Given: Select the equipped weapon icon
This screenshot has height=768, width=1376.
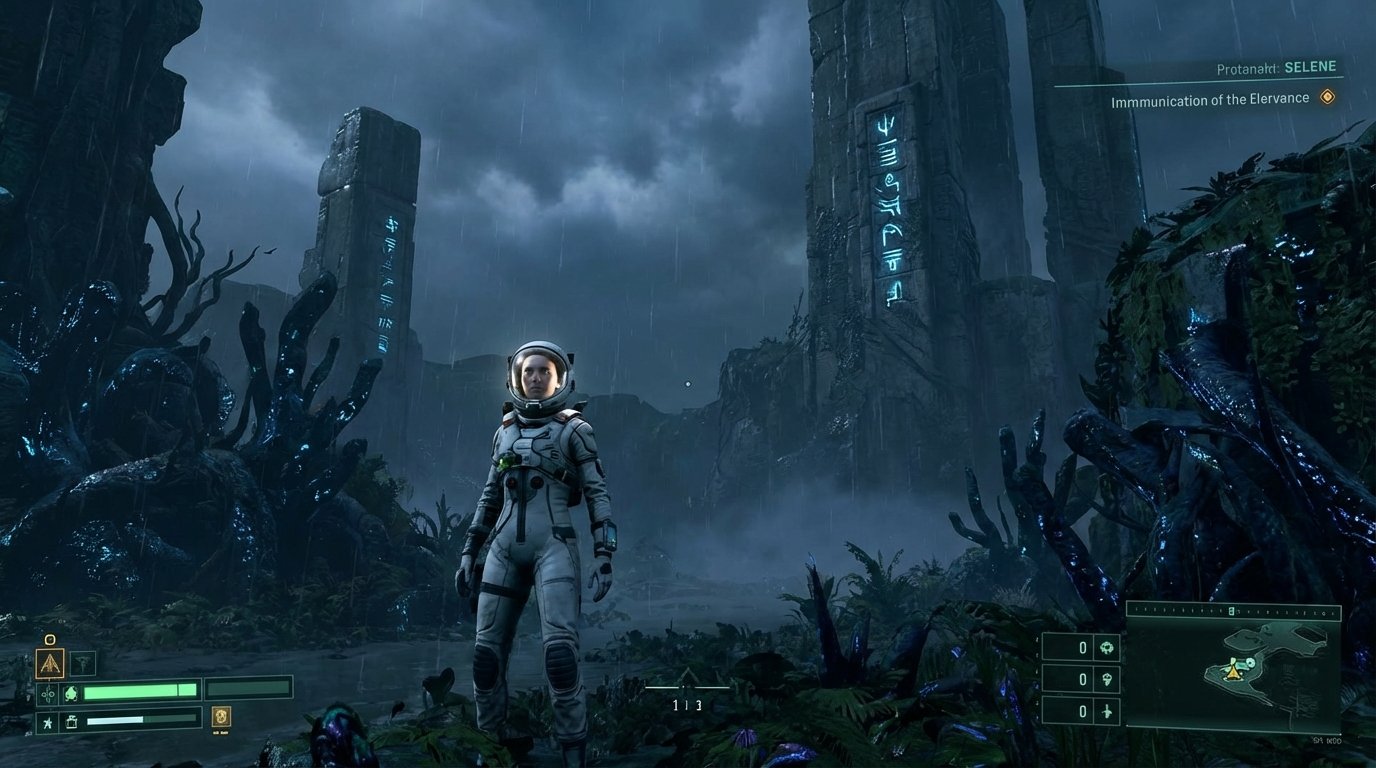Looking at the screenshot, I should pos(50,663).
